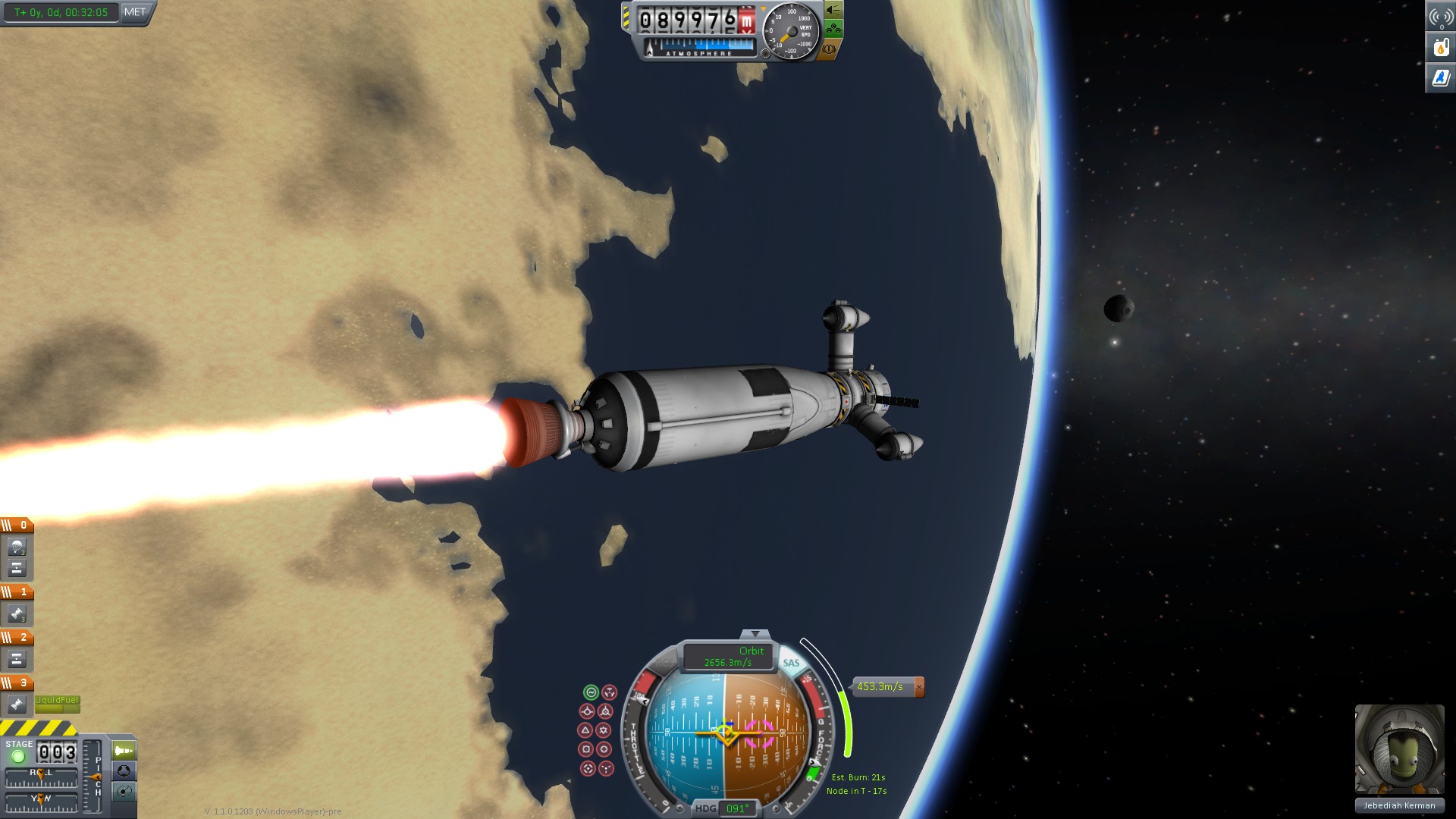1456x819 pixels.
Task: Set SAS to hold prograde
Action: [x=586, y=711]
